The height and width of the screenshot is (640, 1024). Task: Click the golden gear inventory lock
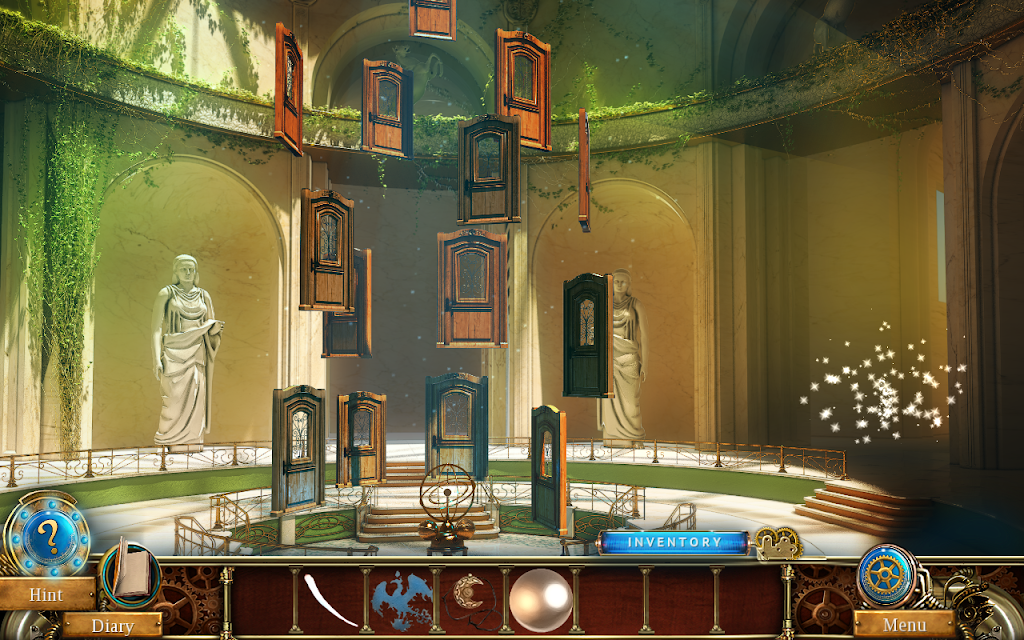[x=778, y=543]
